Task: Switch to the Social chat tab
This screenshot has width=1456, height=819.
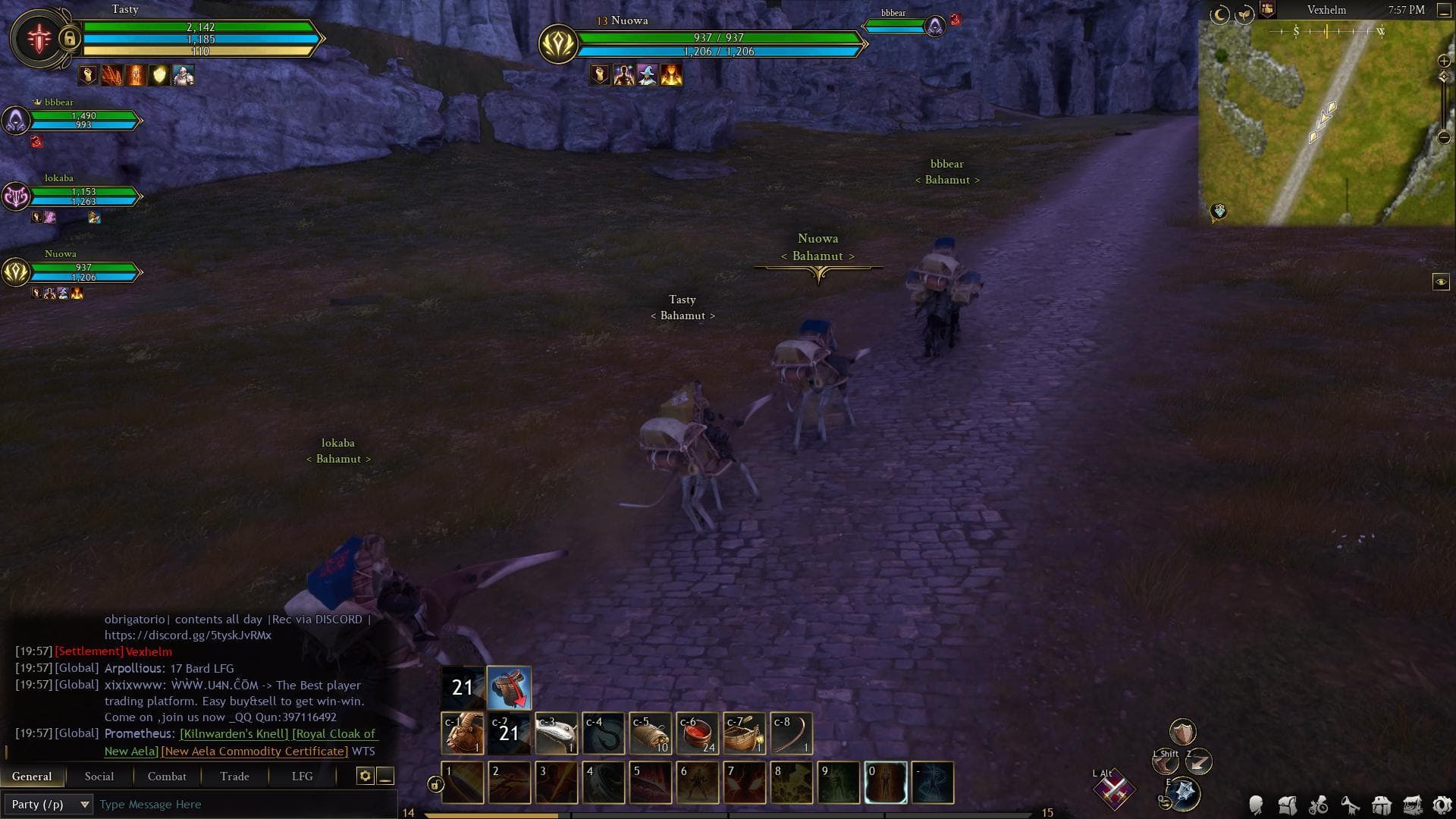Action: [x=99, y=777]
